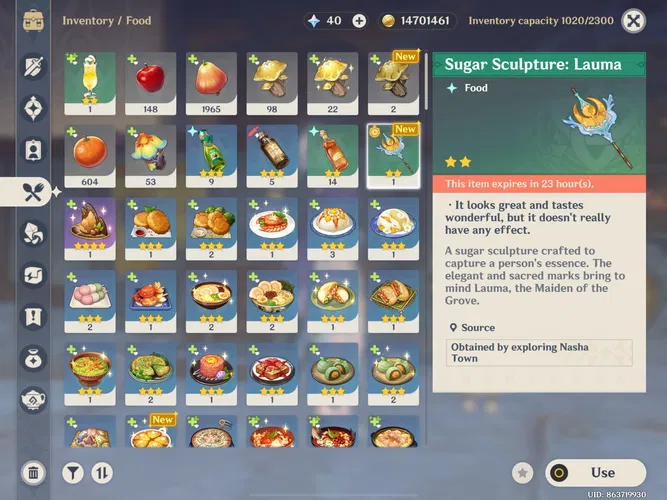Screen dimensions: 667x500
Task: Select the Sunsettia stack of 1965
Action: [211, 83]
